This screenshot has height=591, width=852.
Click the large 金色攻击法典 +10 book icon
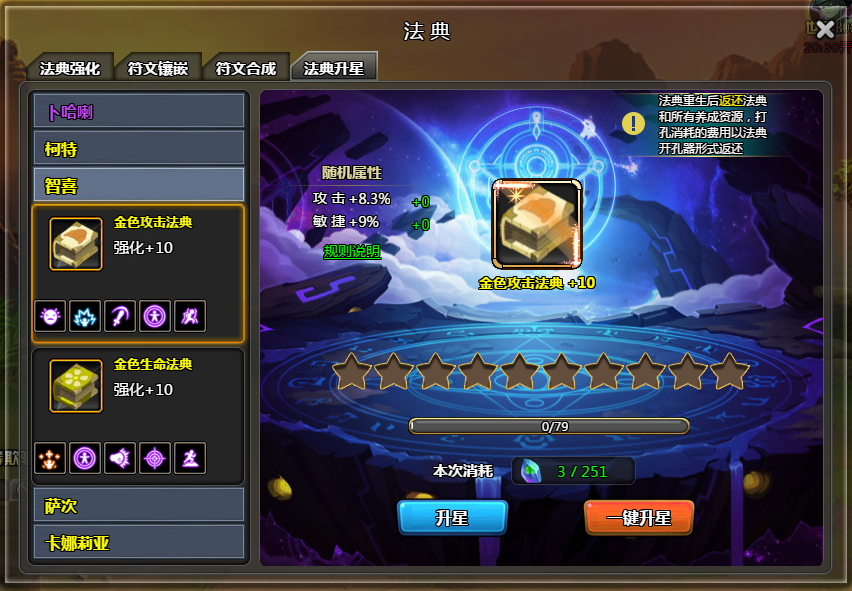tap(537, 225)
